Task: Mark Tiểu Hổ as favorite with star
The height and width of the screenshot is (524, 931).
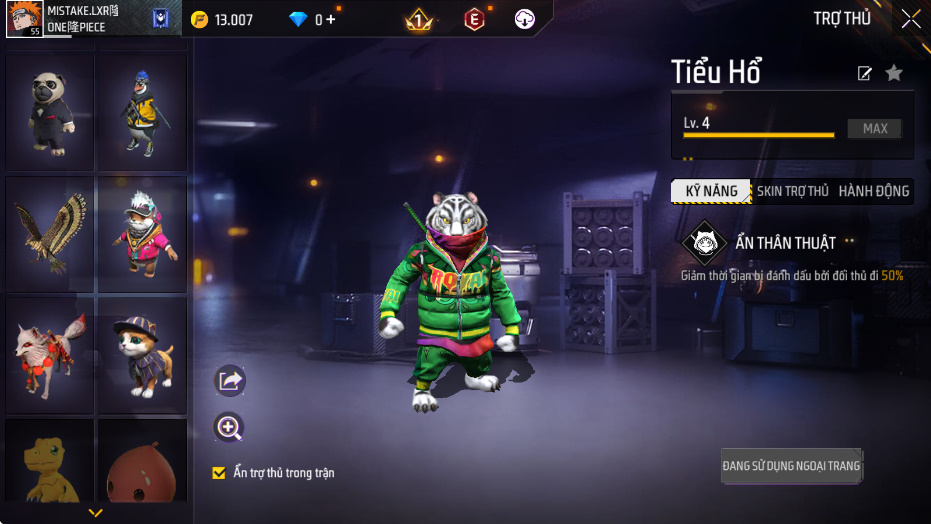Action: [x=894, y=73]
